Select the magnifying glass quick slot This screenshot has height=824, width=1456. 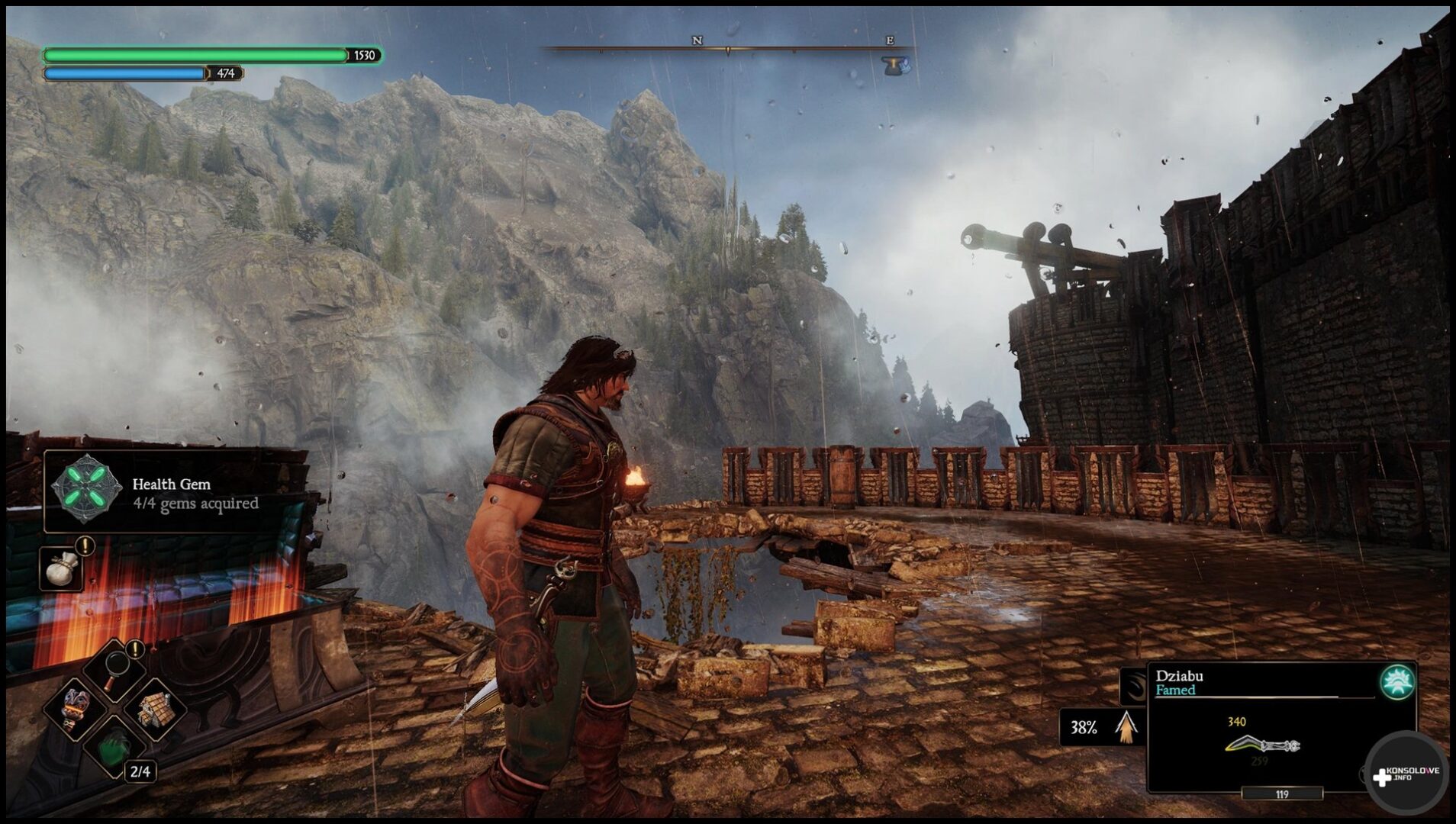pos(114,669)
